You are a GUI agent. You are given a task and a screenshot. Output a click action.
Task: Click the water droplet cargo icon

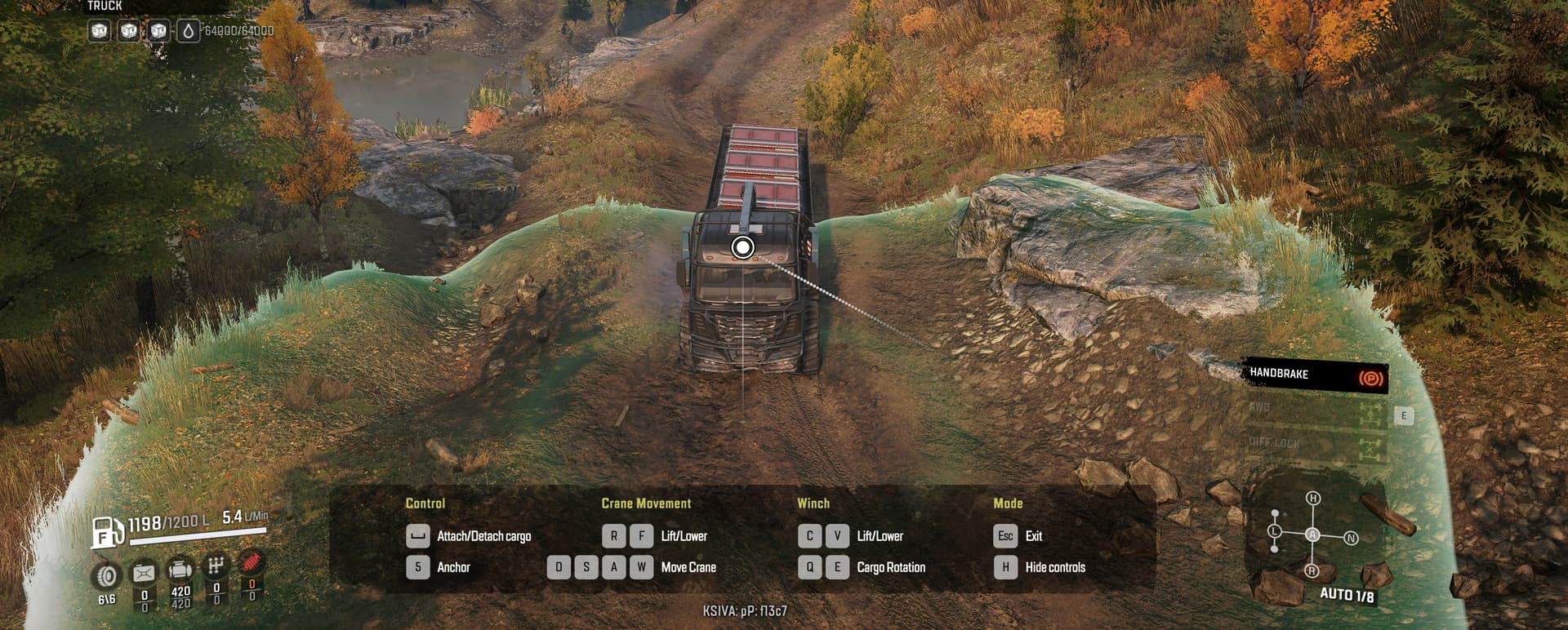pyautogui.click(x=188, y=32)
